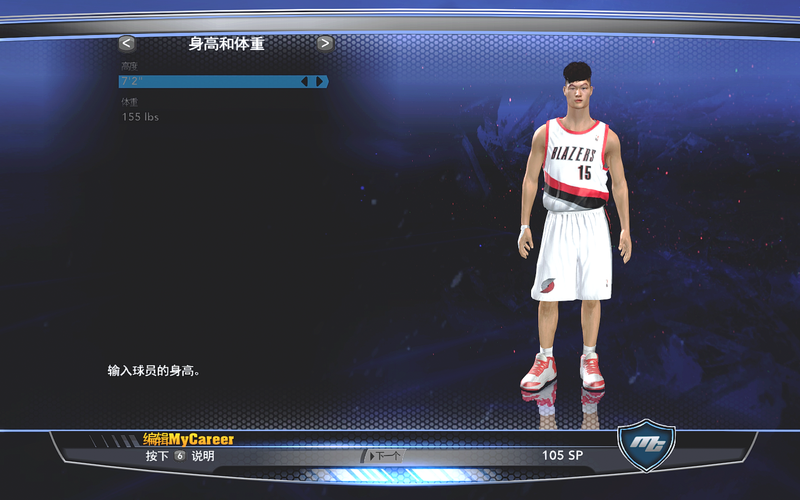Decrease the player's height with left arrow
800x500 pixels.
click(305, 82)
